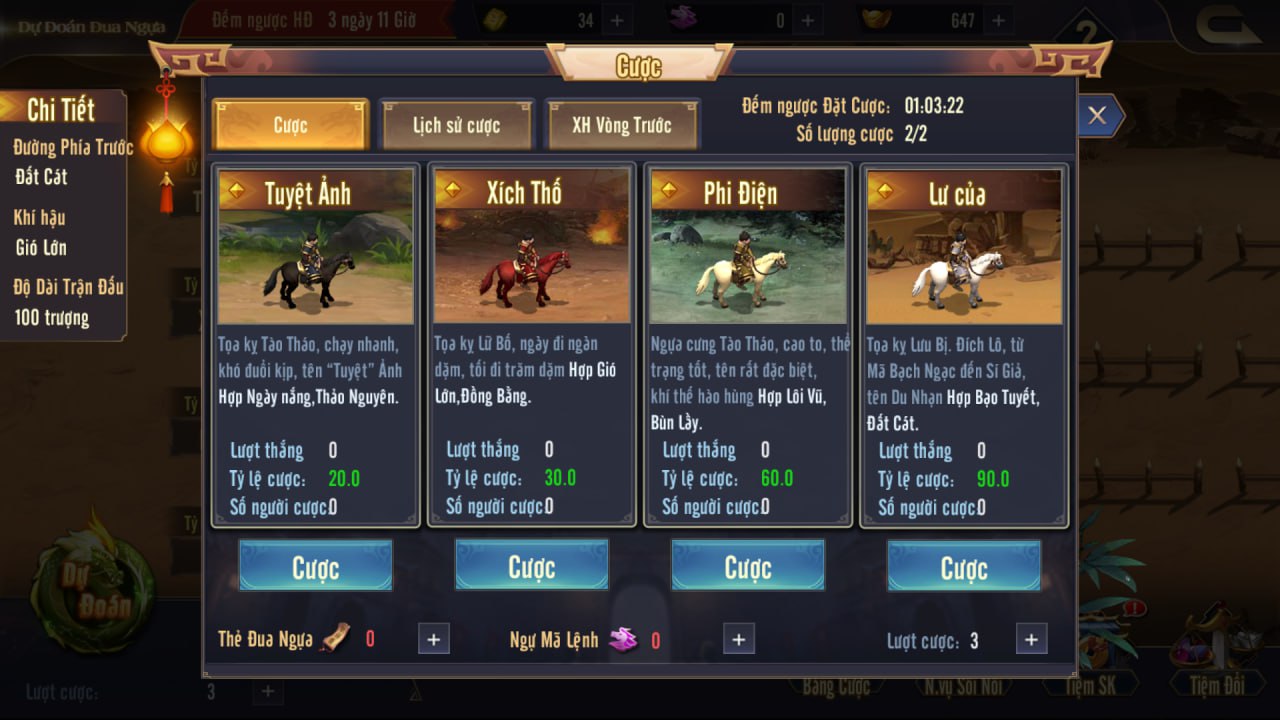Choose Cược under Phi Điện
The width and height of the screenshot is (1280, 720).
(747, 567)
